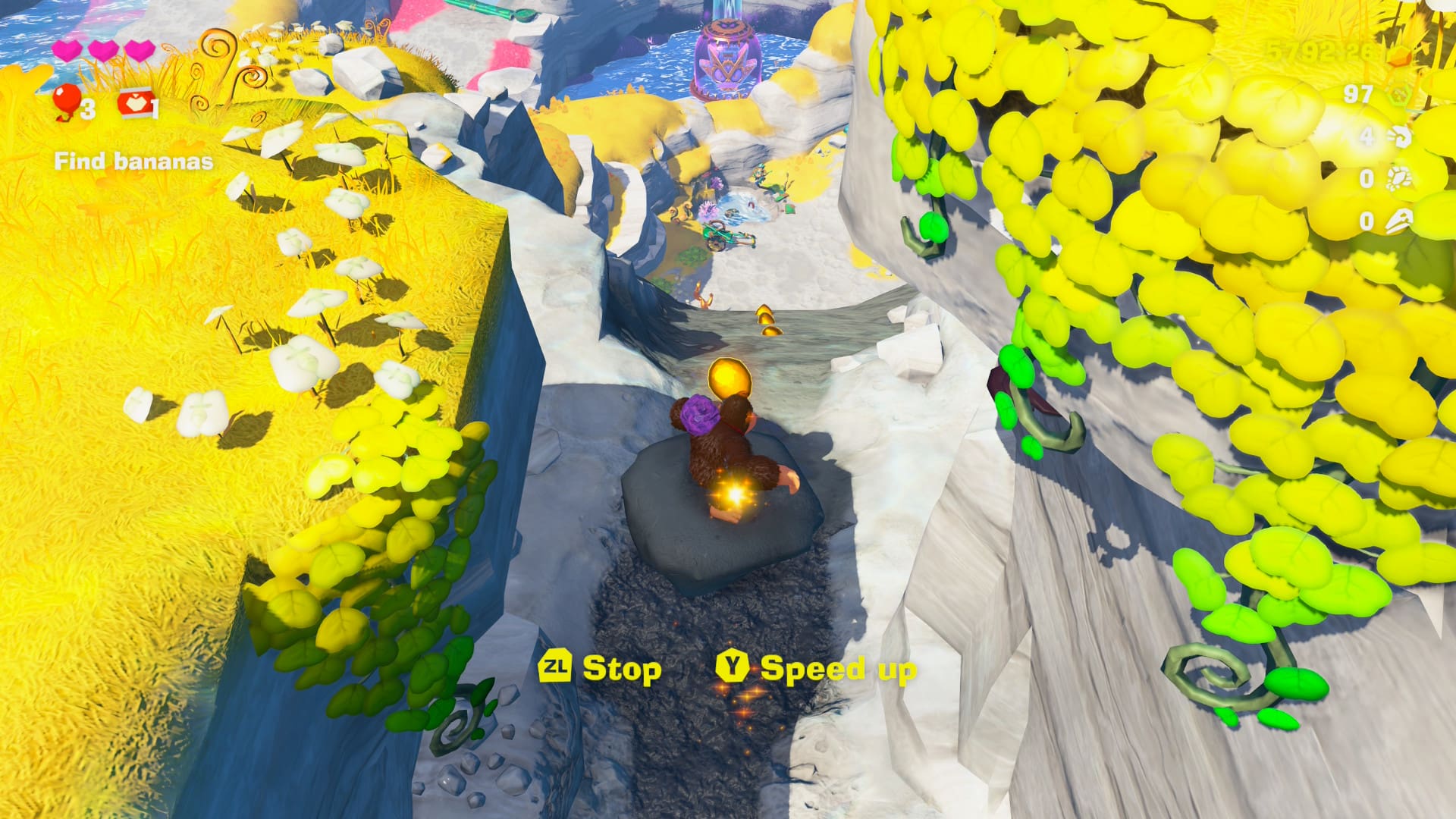Select the red juice can icon
Image resolution: width=1456 pixels, height=819 pixels.
coord(133,103)
